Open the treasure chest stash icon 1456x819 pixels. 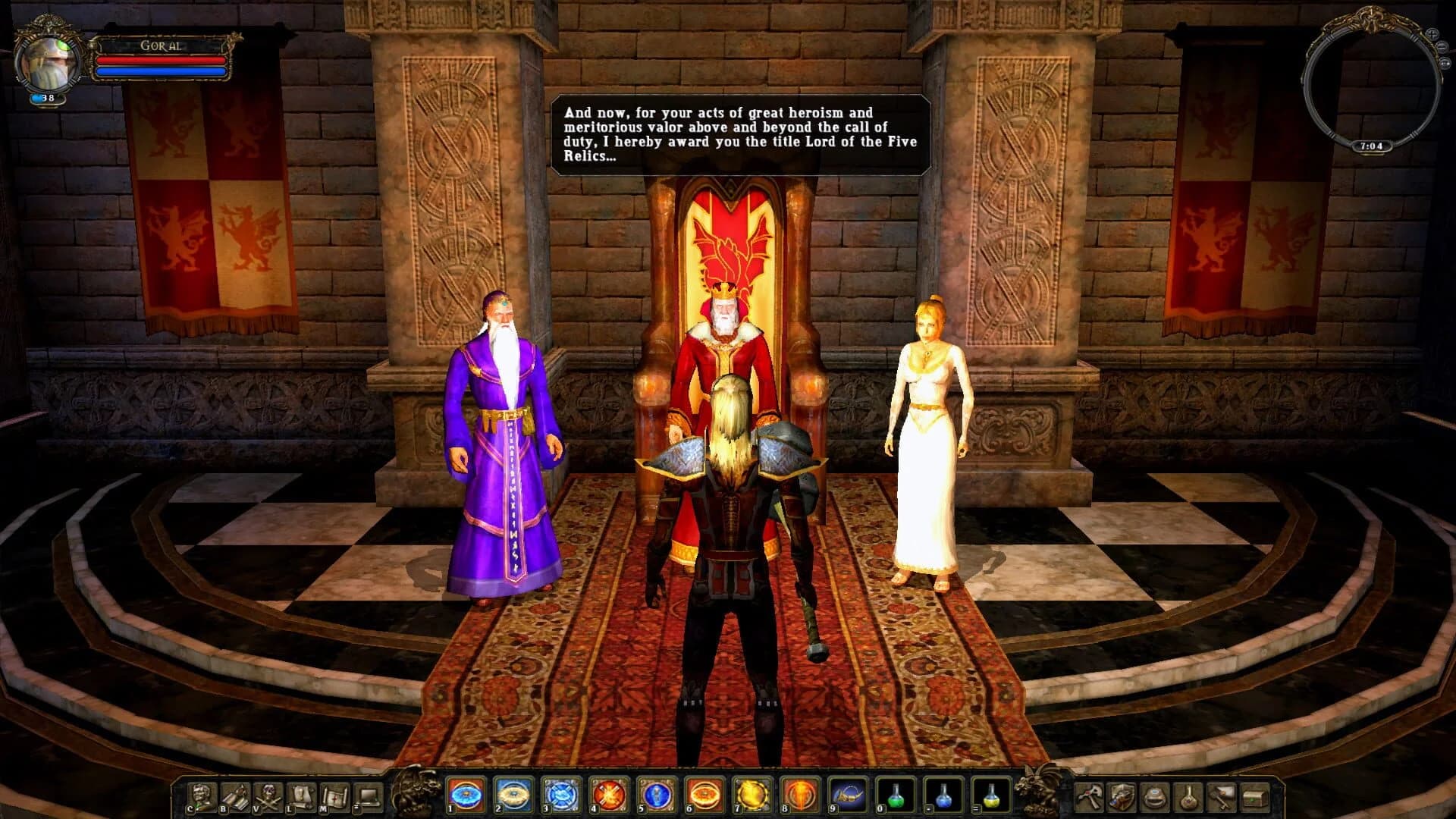tap(1254, 799)
